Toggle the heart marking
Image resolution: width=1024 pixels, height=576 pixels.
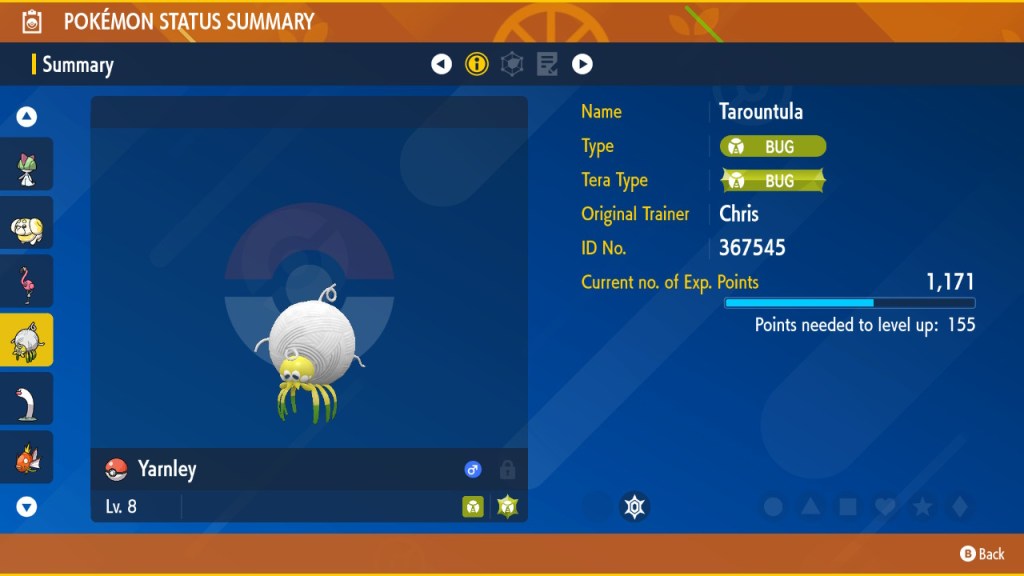pyautogui.click(x=885, y=507)
